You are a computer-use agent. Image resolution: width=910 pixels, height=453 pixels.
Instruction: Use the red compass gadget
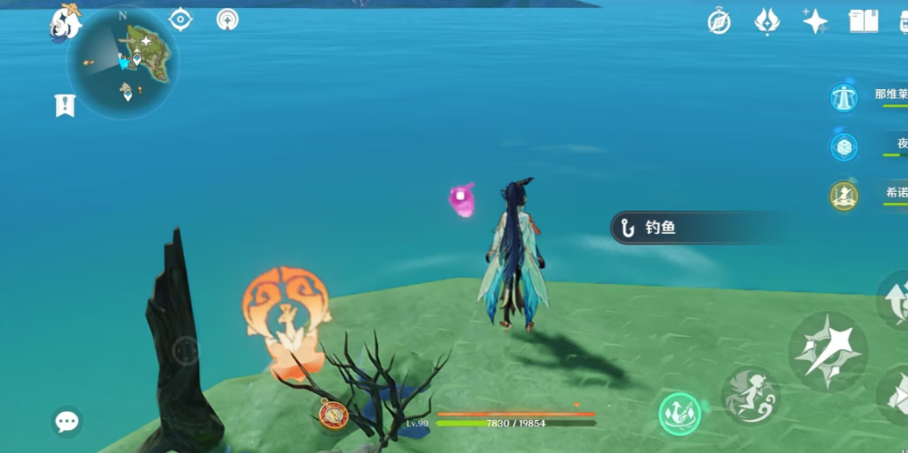click(334, 413)
